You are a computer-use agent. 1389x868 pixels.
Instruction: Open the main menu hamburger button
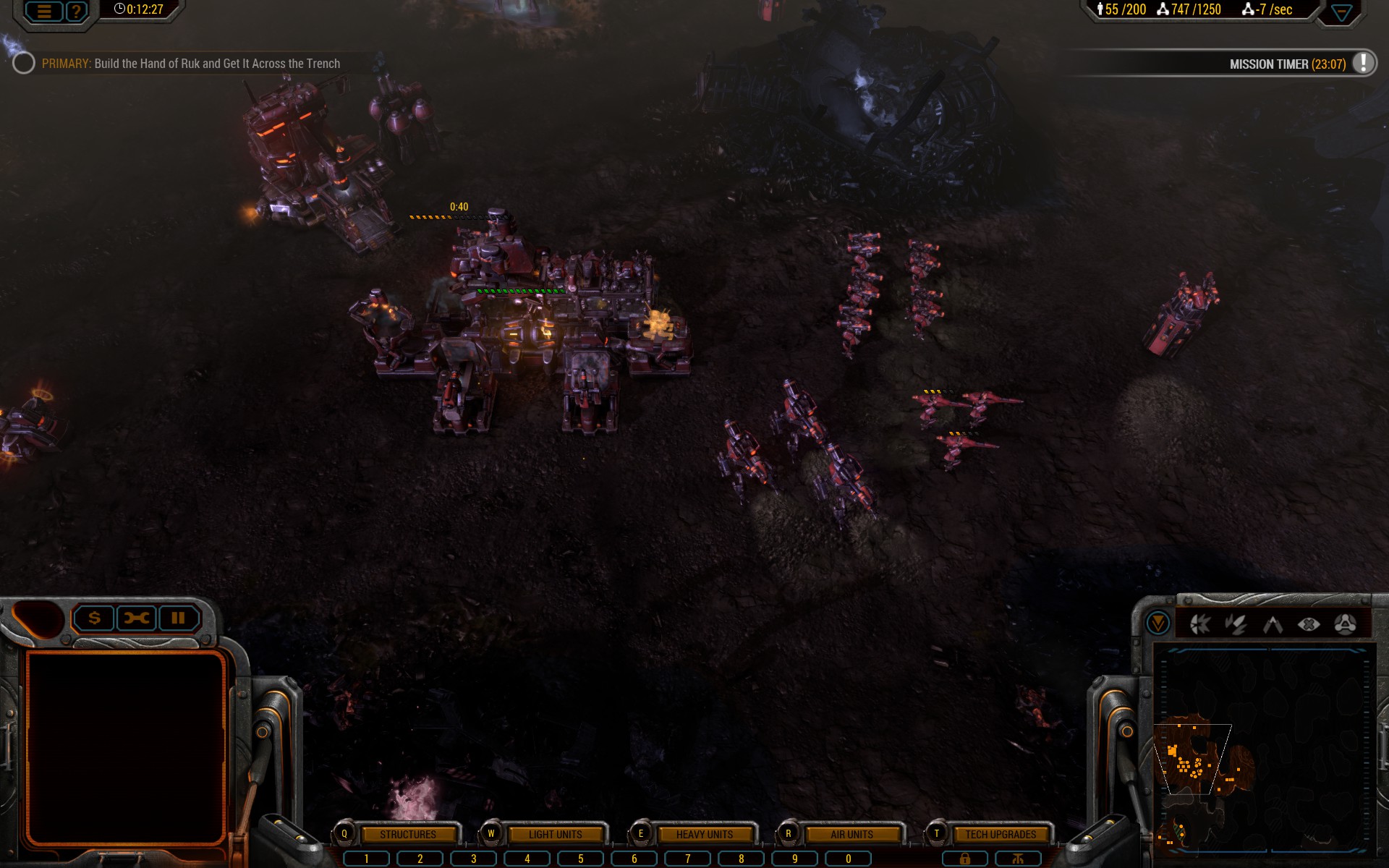44,11
